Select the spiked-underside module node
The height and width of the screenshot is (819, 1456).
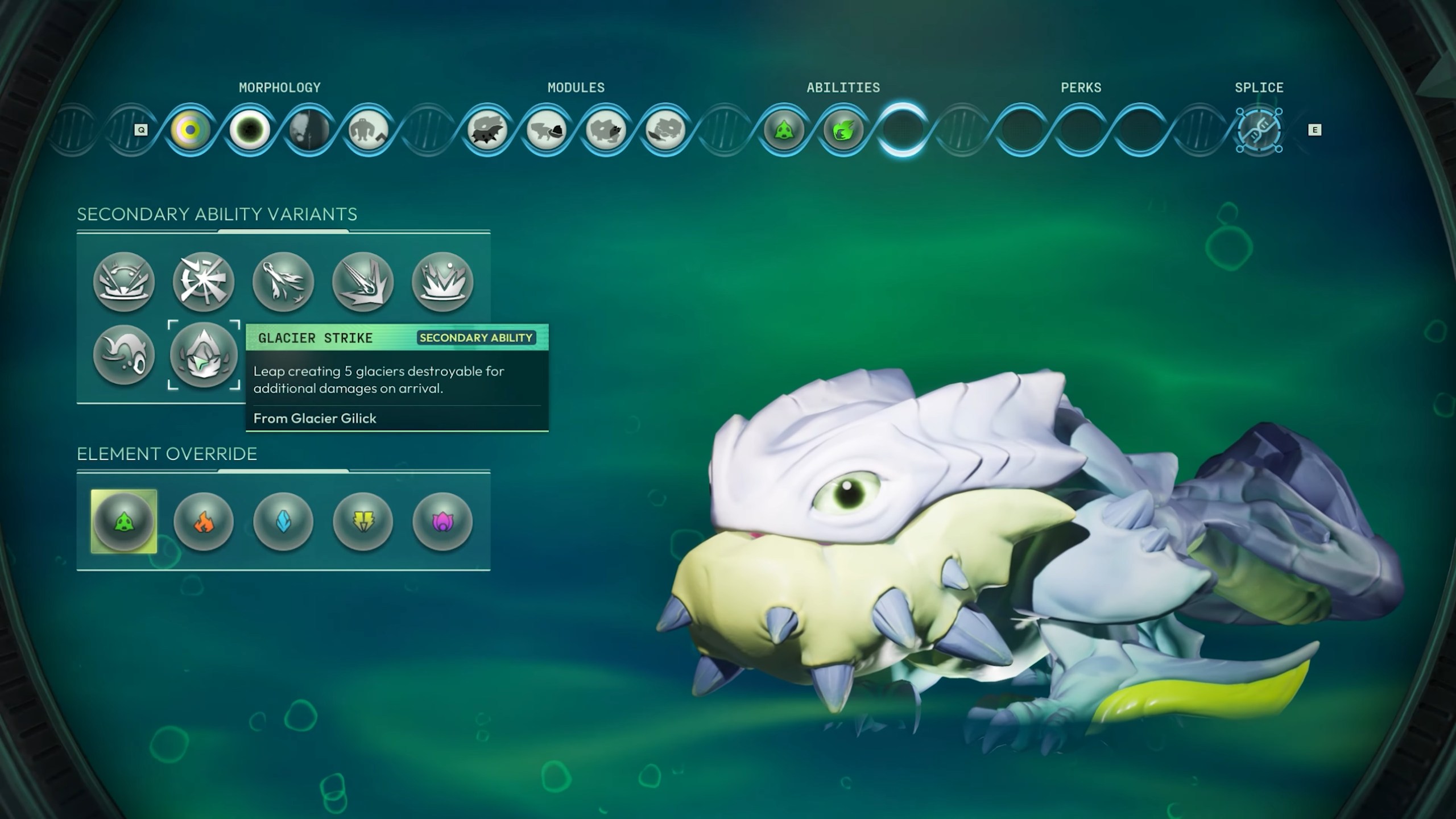(x=487, y=130)
